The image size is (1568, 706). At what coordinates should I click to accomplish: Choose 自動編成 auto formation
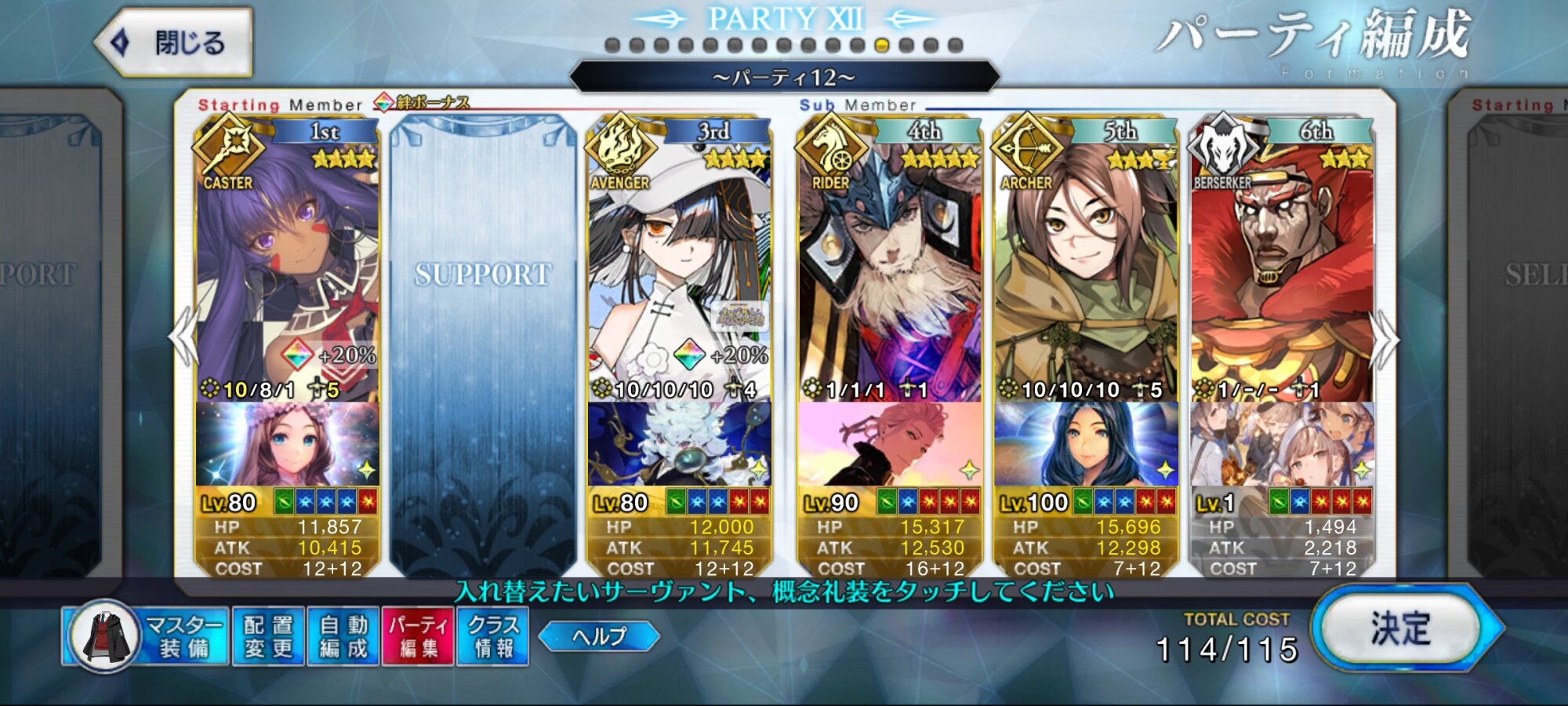pos(343,636)
